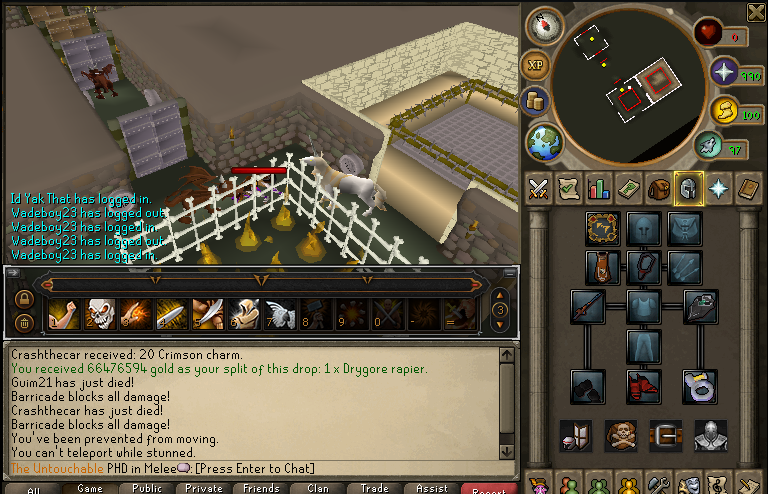Open the Skills tab with bar chart icon
This screenshot has height=494, width=768.
(598, 188)
